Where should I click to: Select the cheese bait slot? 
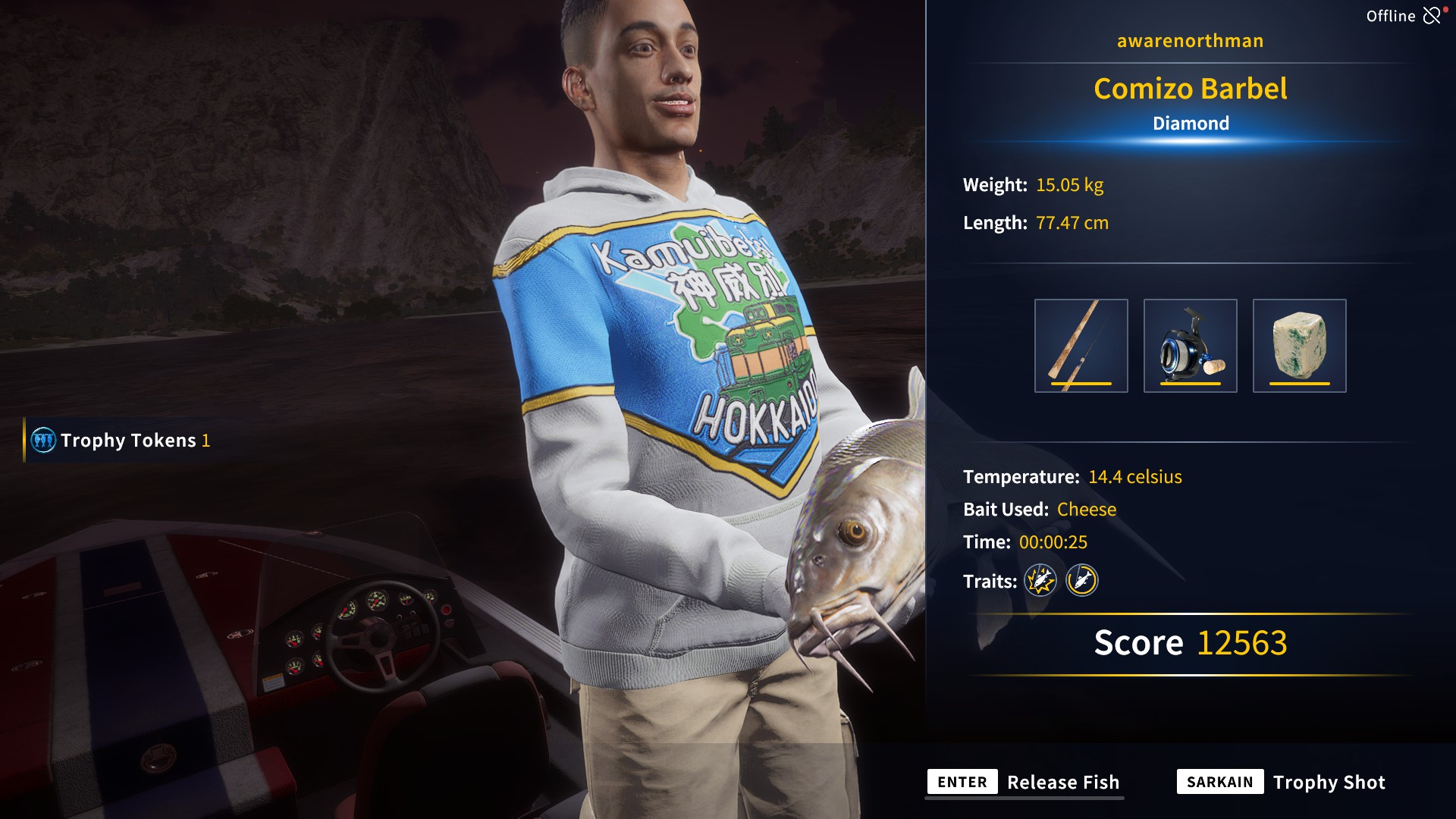click(1299, 346)
